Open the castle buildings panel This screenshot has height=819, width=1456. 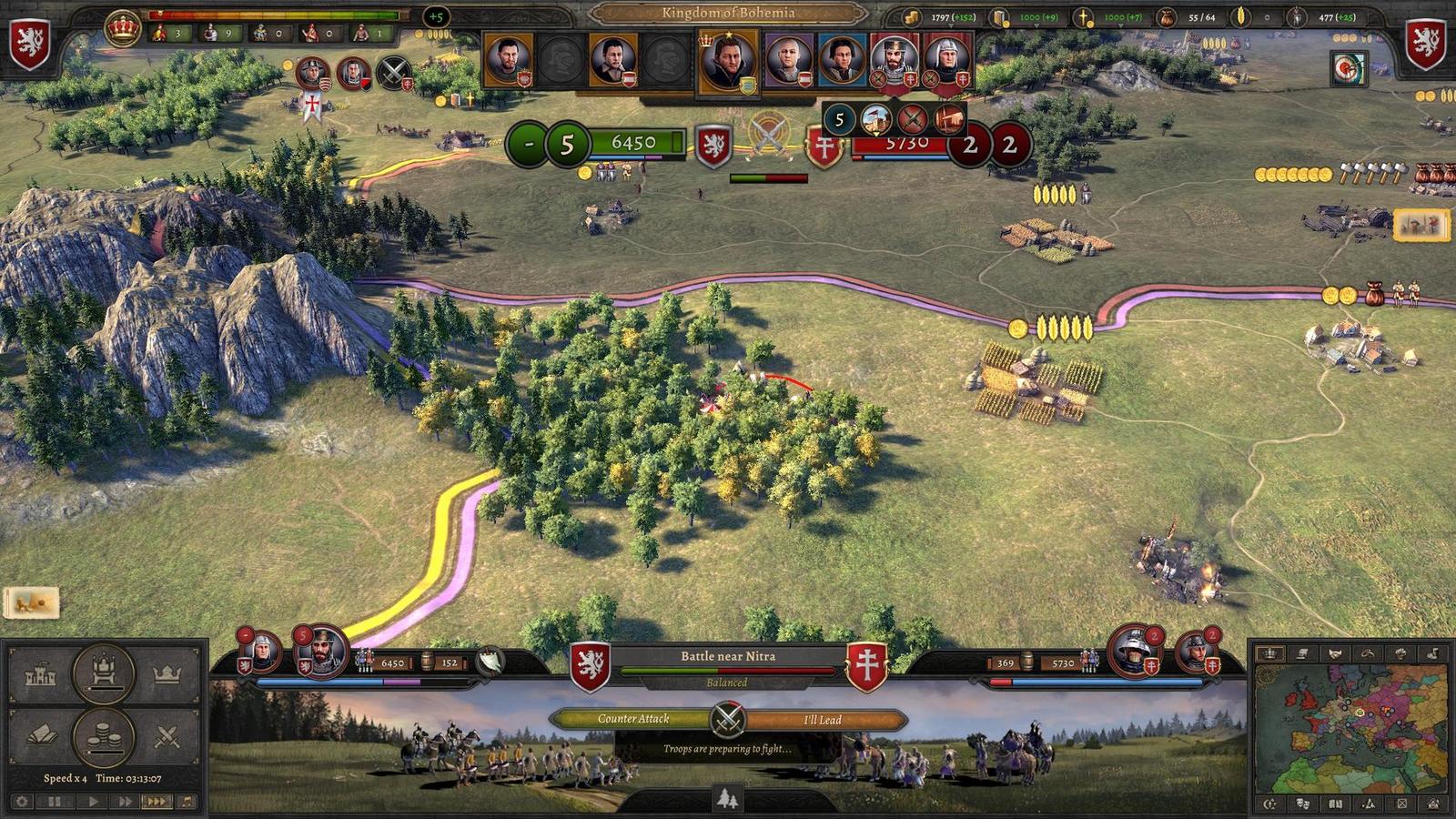coord(41,674)
